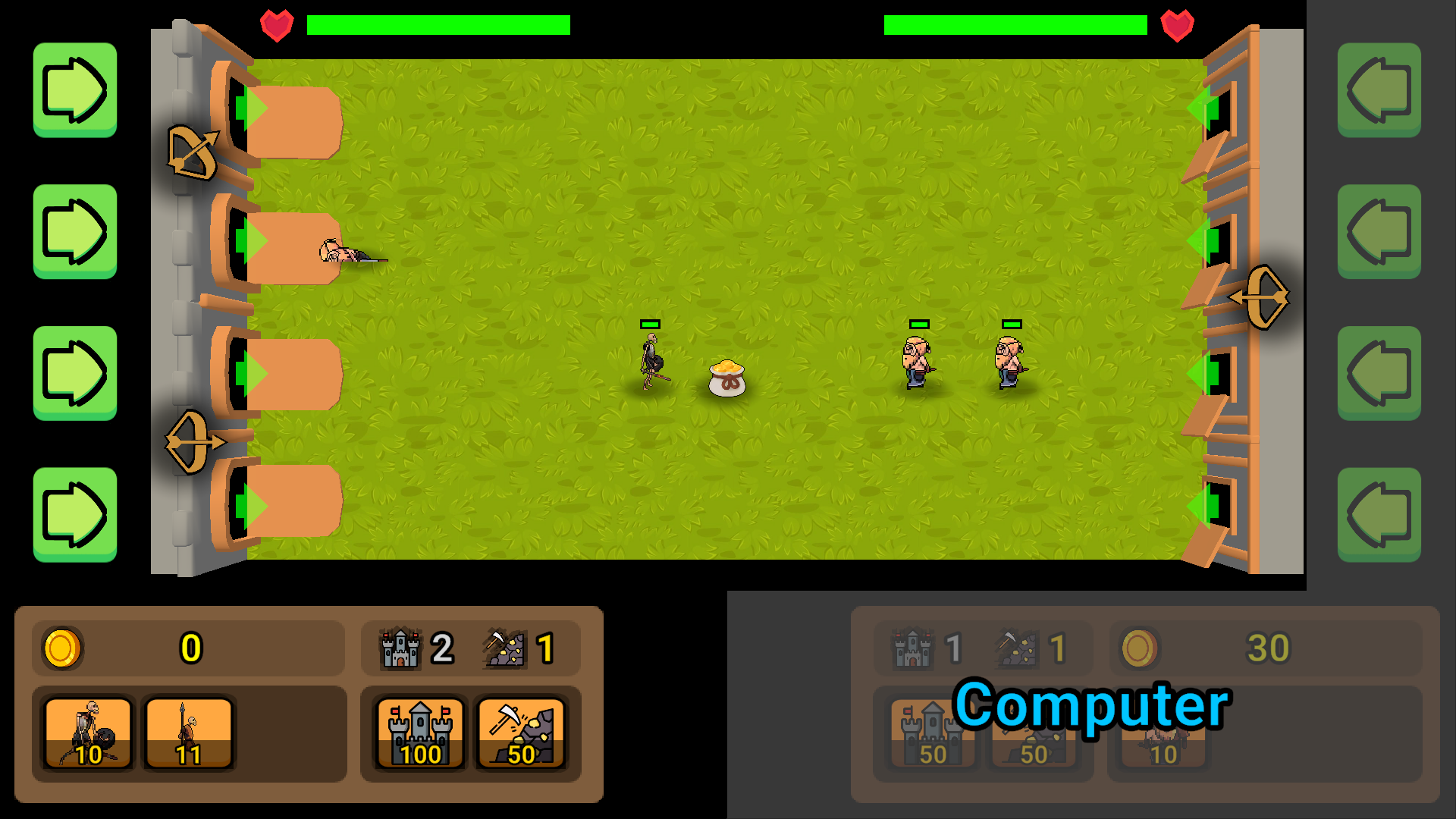Click the Computer's castle icon costing 50
This screenshot has height=819, width=1456.
pyautogui.click(x=931, y=732)
